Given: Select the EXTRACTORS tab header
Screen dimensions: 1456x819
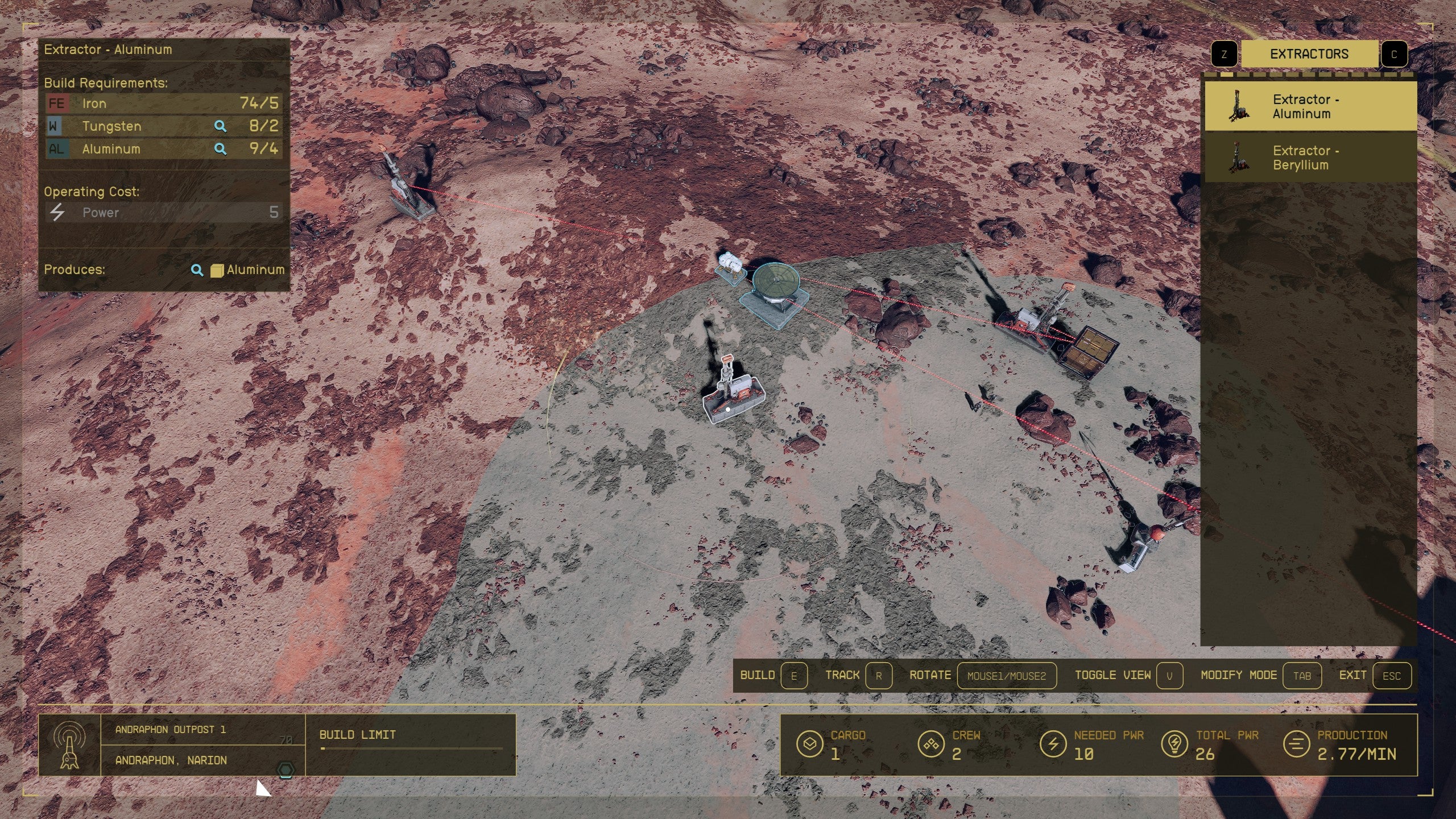Looking at the screenshot, I should 1309,54.
